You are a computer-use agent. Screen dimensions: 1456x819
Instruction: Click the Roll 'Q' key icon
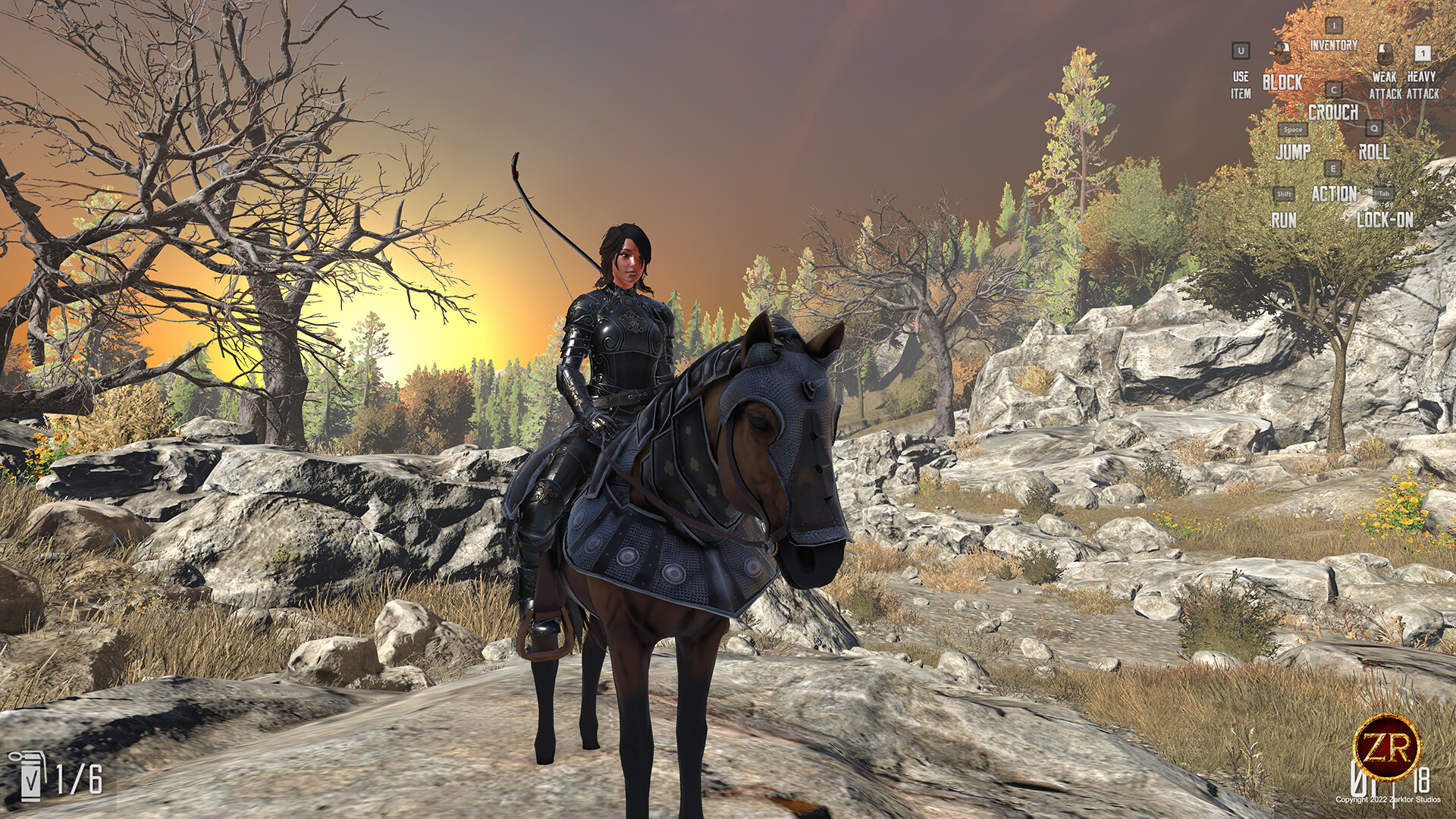tap(1374, 128)
